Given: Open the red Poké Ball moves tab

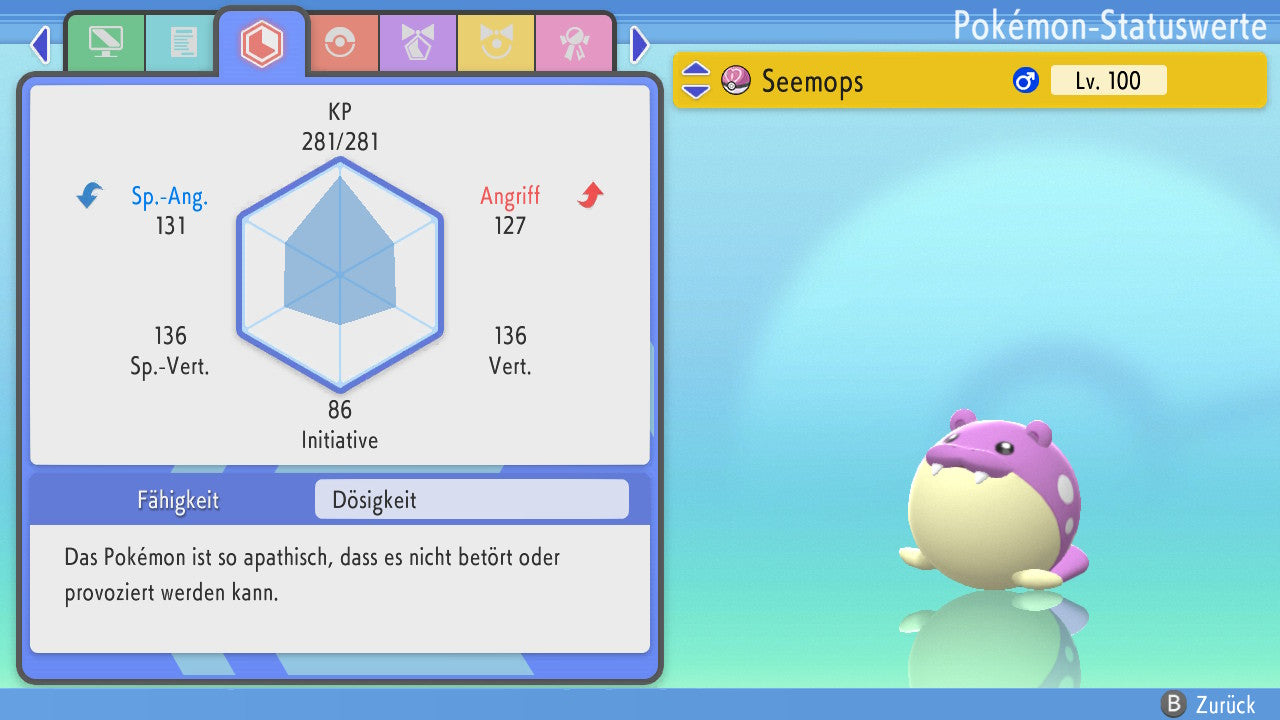Looking at the screenshot, I should 339,43.
